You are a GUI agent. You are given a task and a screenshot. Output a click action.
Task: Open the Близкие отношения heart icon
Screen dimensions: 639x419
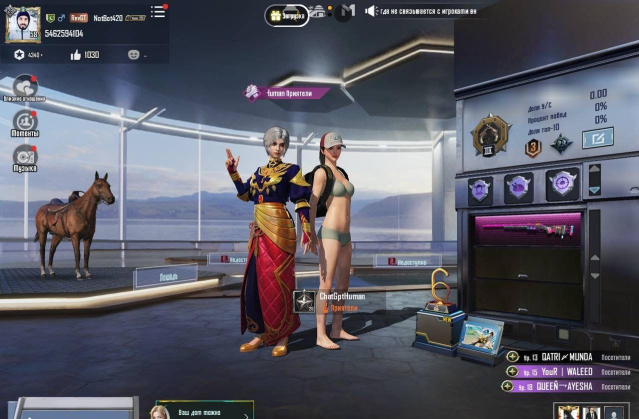click(x=25, y=88)
